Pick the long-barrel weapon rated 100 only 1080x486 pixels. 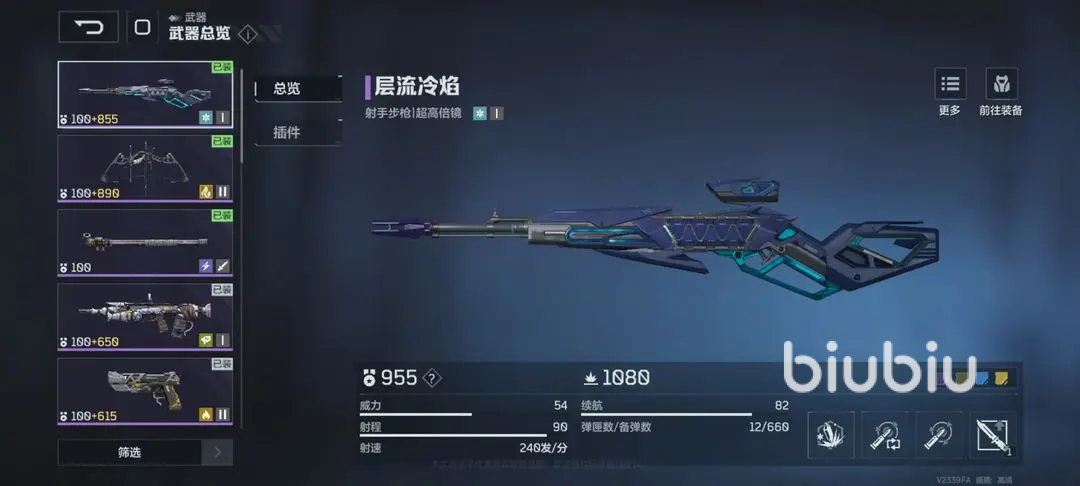pos(145,242)
